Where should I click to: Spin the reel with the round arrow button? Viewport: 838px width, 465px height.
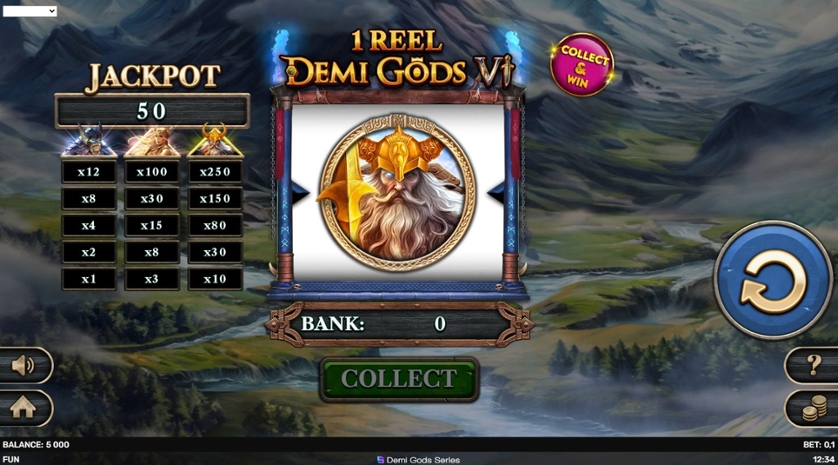click(x=773, y=281)
